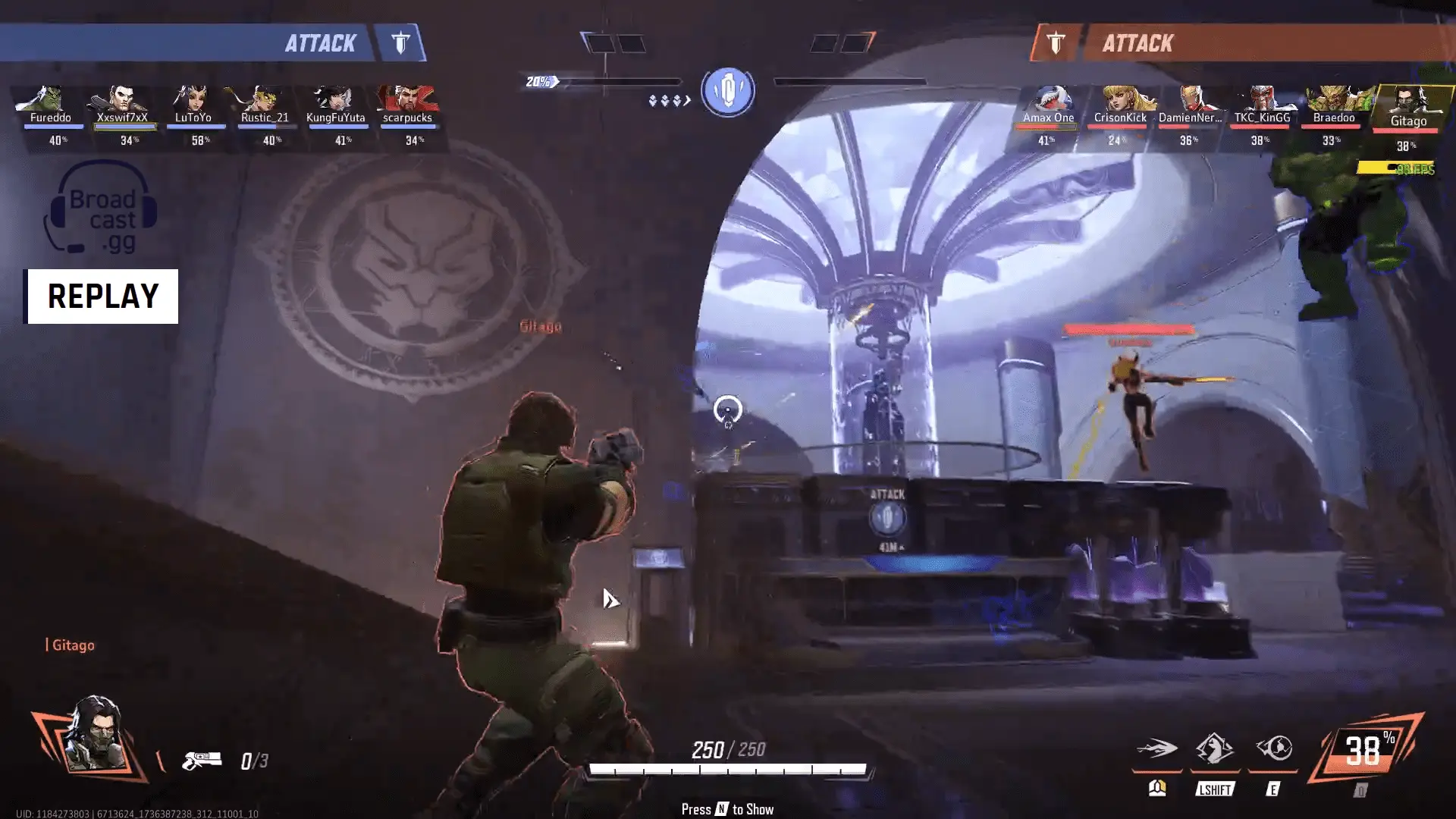1456x819 pixels.
Task: Click scarpucks' player portrait
Action: 407,101
